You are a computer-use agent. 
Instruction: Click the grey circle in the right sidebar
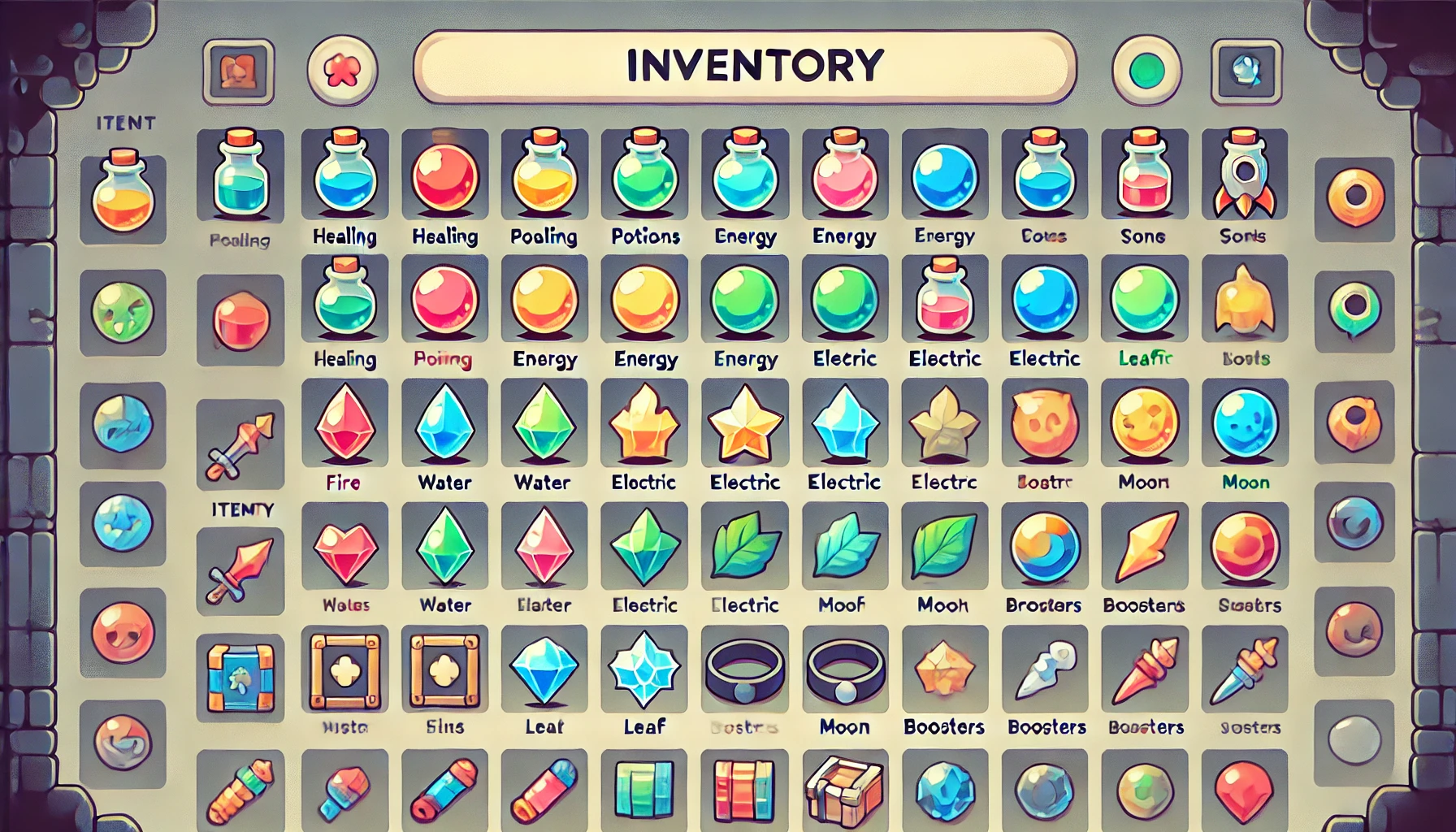[1354, 739]
